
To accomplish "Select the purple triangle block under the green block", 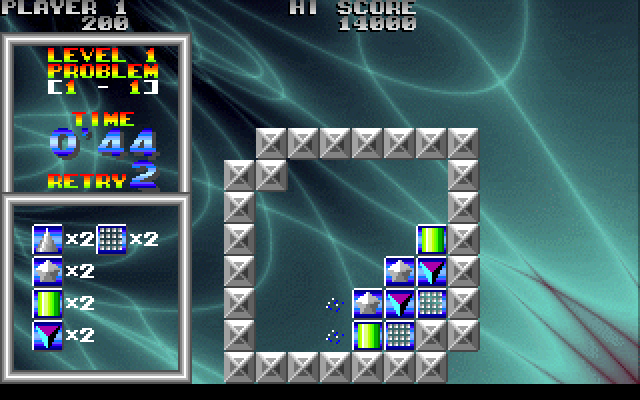I will click(432, 272).
